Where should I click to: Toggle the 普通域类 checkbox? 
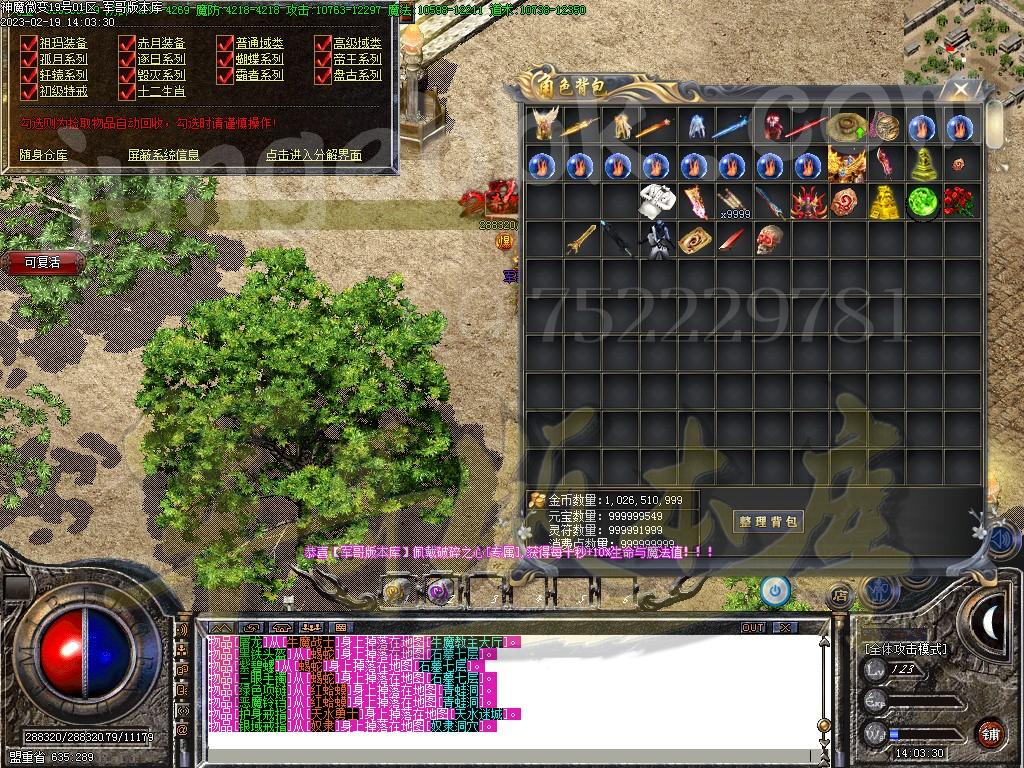pos(225,44)
